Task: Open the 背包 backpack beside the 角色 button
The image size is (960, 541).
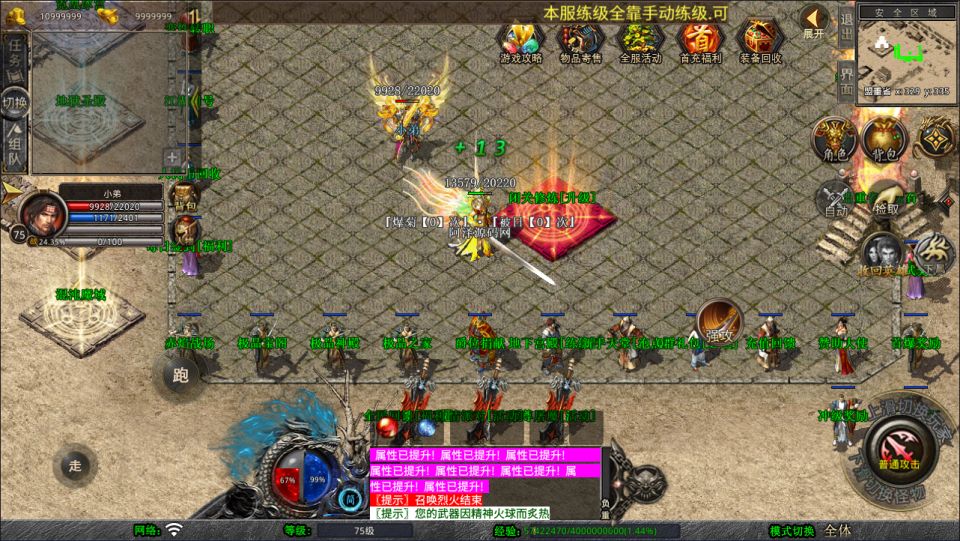Action: click(880, 139)
